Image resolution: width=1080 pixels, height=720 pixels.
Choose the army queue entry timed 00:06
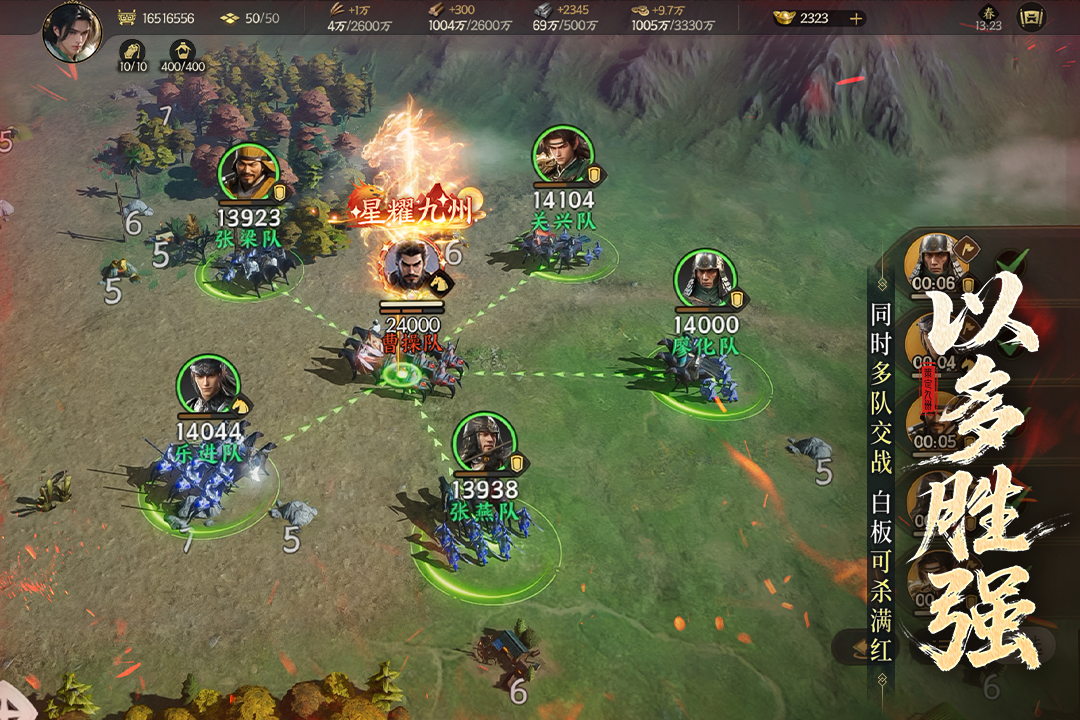pos(935,262)
